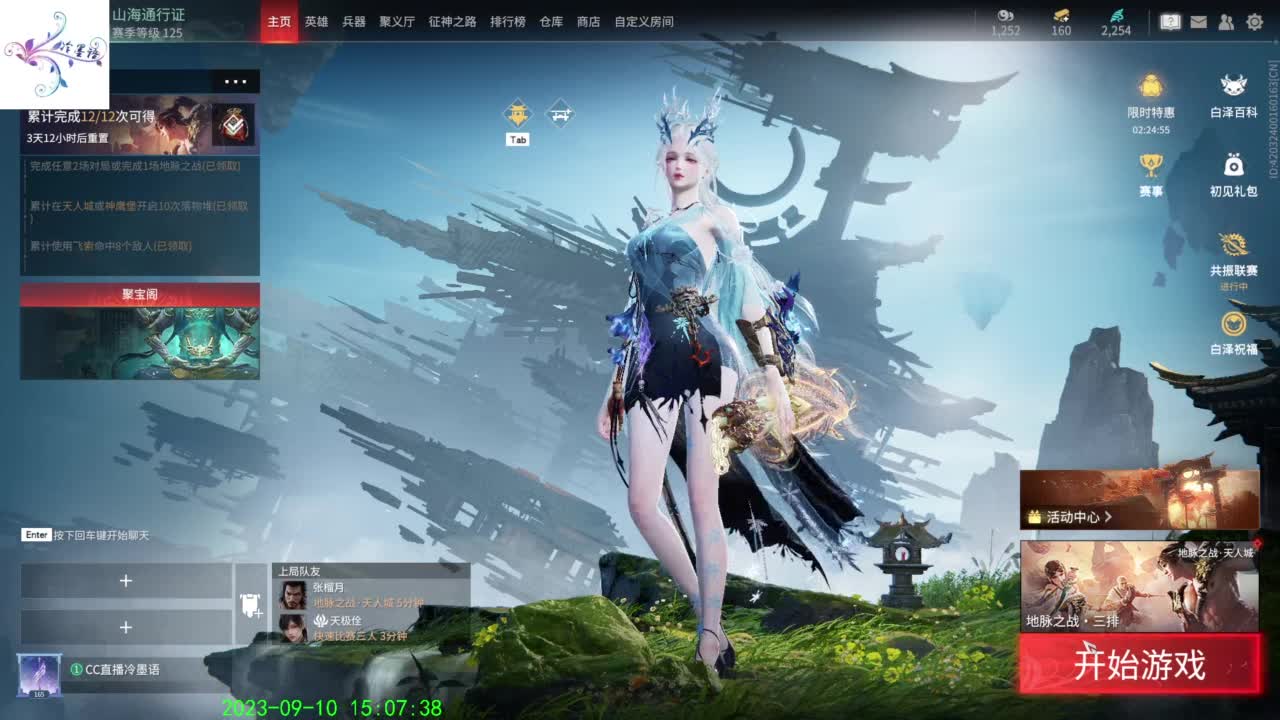Image resolution: width=1280 pixels, height=720 pixels.
Task: Open the friends social icon
Action: tap(1225, 22)
